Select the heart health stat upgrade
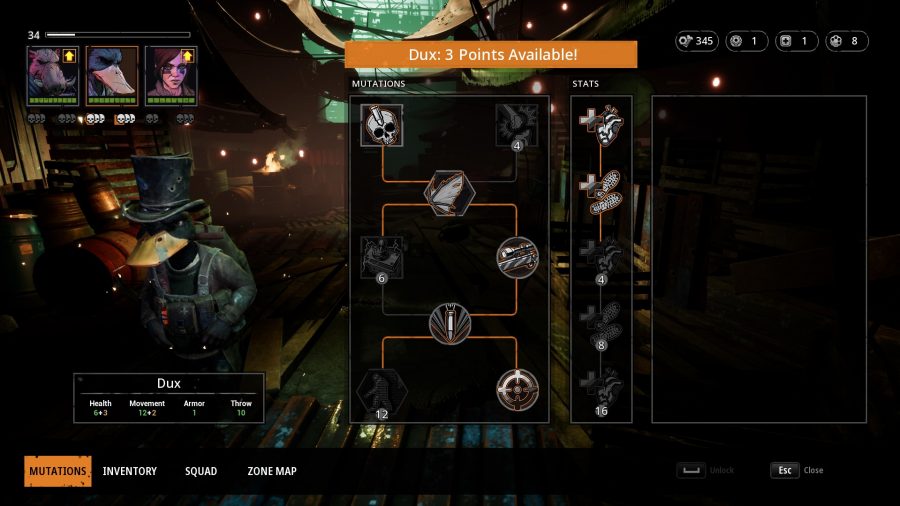Viewport: 900px width, 506px height. [x=601, y=126]
